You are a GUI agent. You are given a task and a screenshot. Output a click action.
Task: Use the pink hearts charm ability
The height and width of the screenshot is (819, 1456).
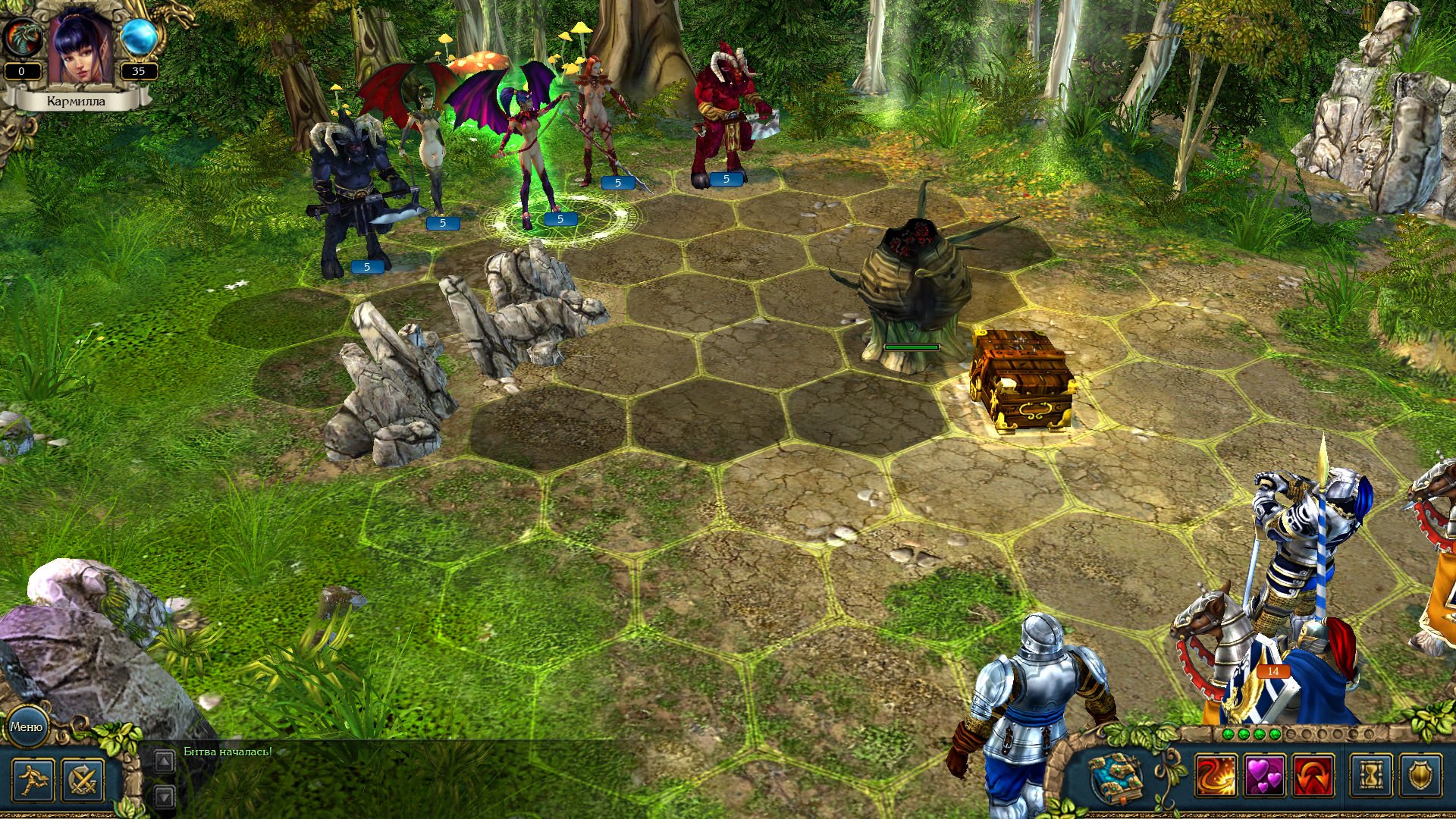click(x=1265, y=776)
